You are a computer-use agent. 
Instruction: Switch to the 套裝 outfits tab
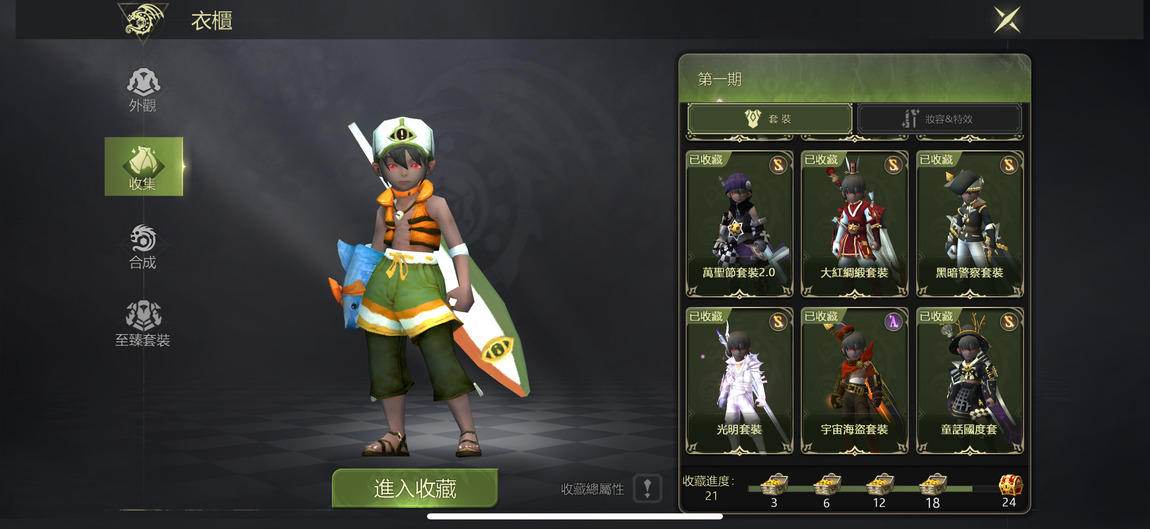769,119
